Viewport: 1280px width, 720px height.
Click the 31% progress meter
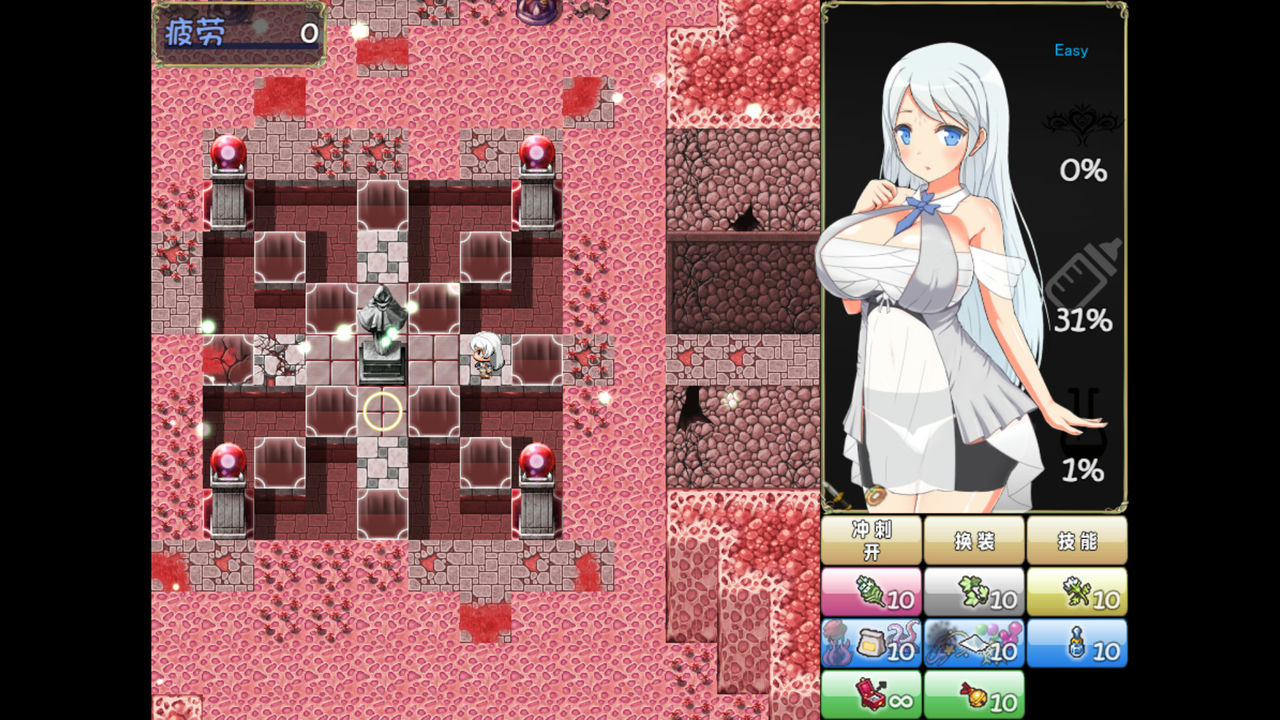click(x=1080, y=318)
